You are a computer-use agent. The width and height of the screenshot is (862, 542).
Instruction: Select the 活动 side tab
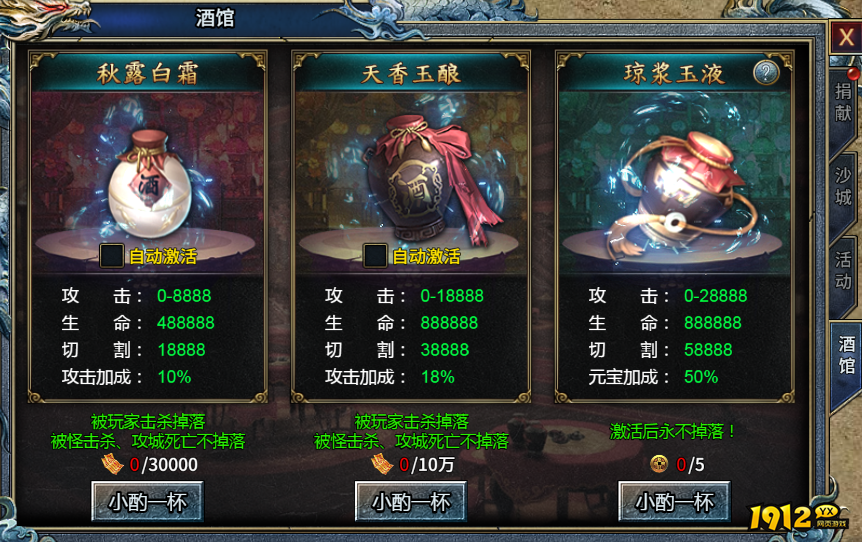pos(844,263)
